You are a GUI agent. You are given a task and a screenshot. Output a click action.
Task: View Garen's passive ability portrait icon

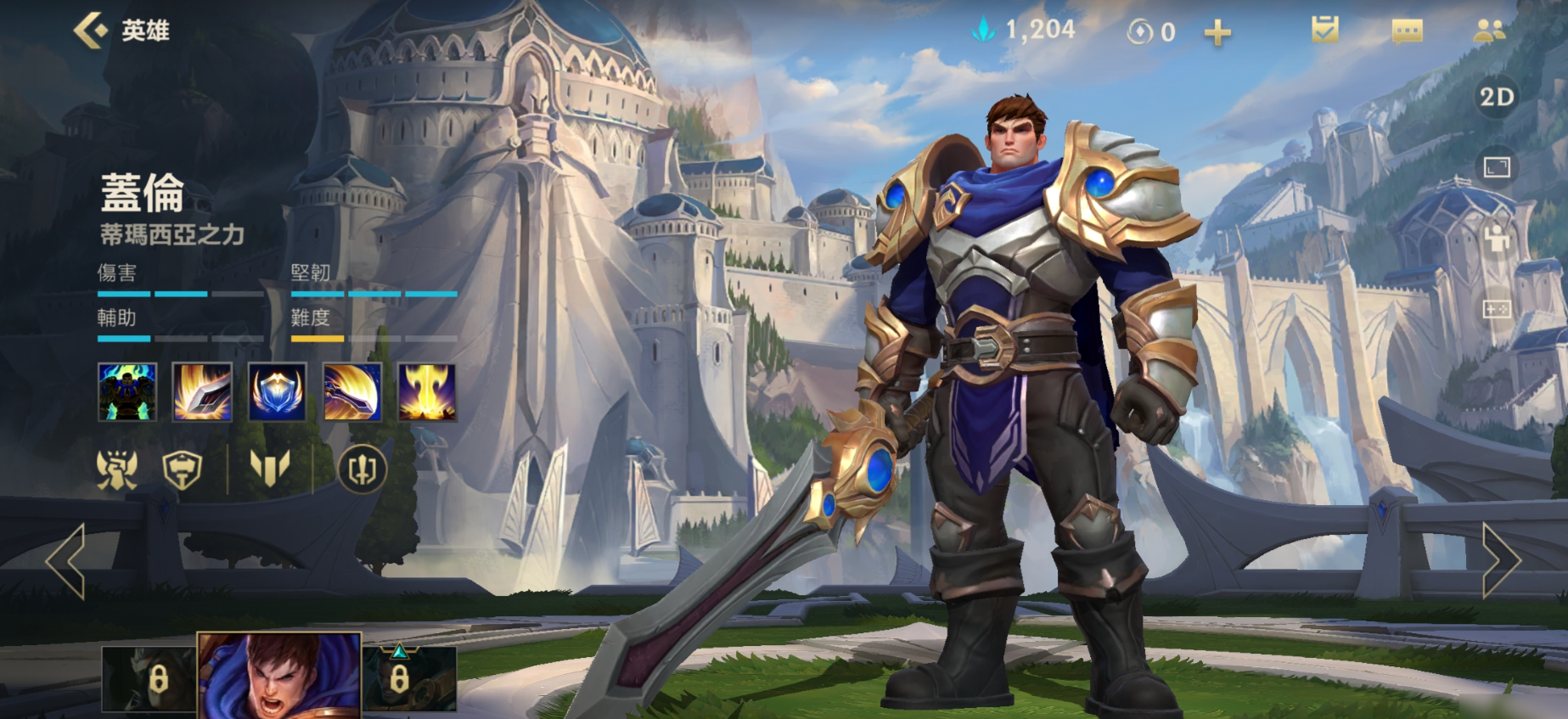coord(127,391)
